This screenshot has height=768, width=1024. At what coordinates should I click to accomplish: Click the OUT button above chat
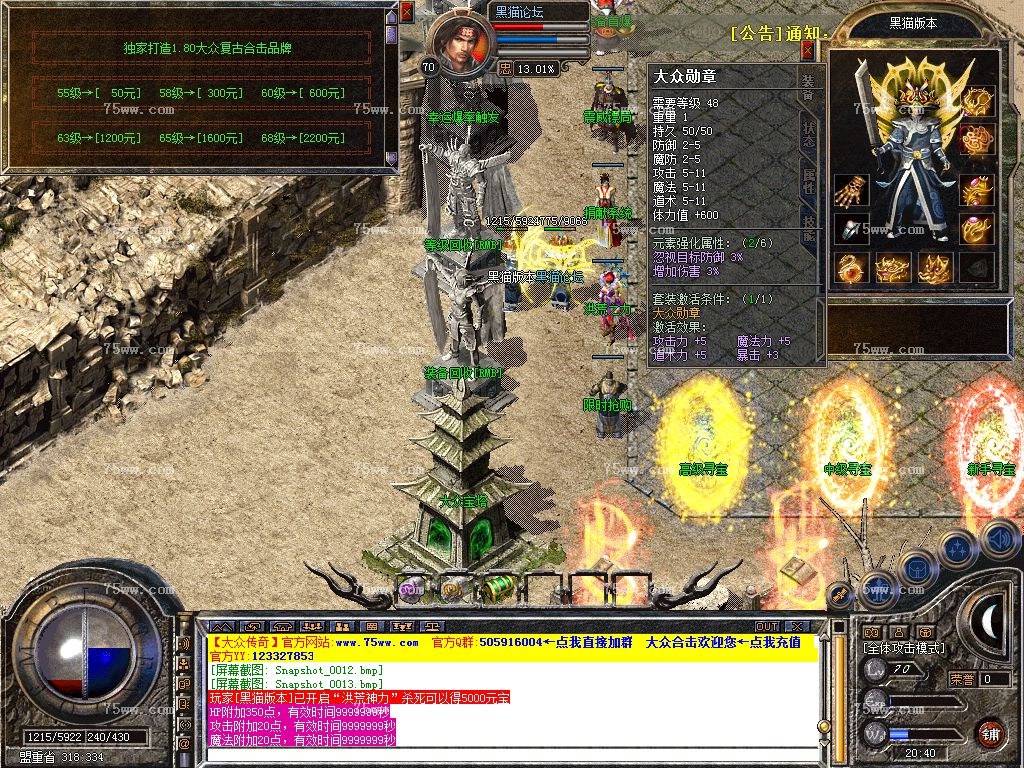click(x=767, y=627)
